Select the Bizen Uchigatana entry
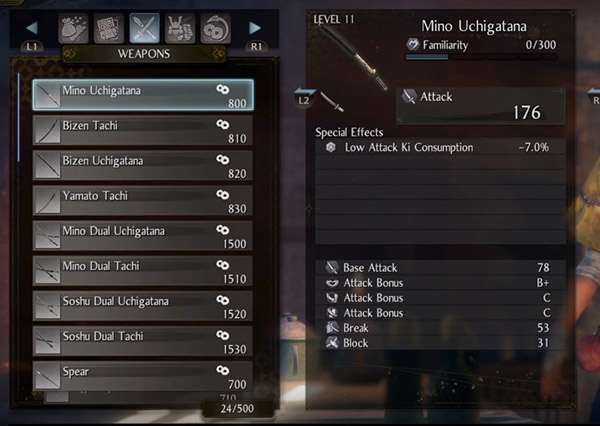The image size is (600, 426). tap(142, 165)
